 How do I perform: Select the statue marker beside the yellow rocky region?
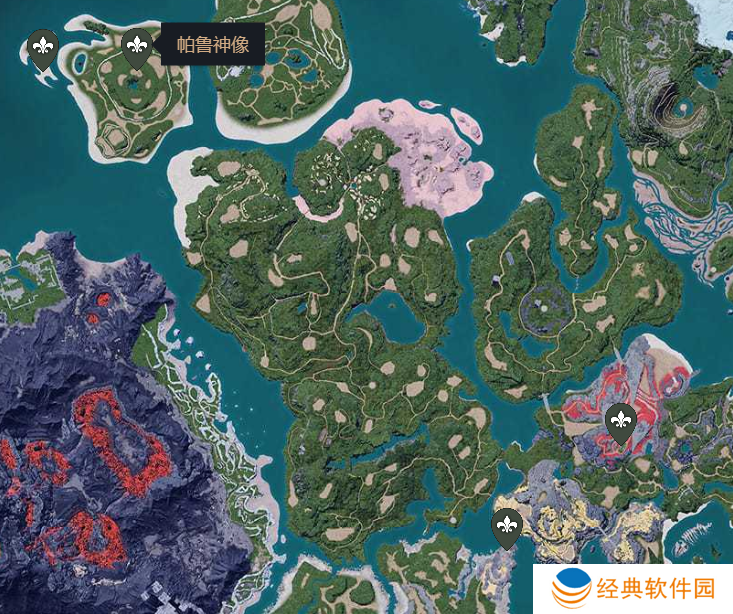click(x=508, y=525)
